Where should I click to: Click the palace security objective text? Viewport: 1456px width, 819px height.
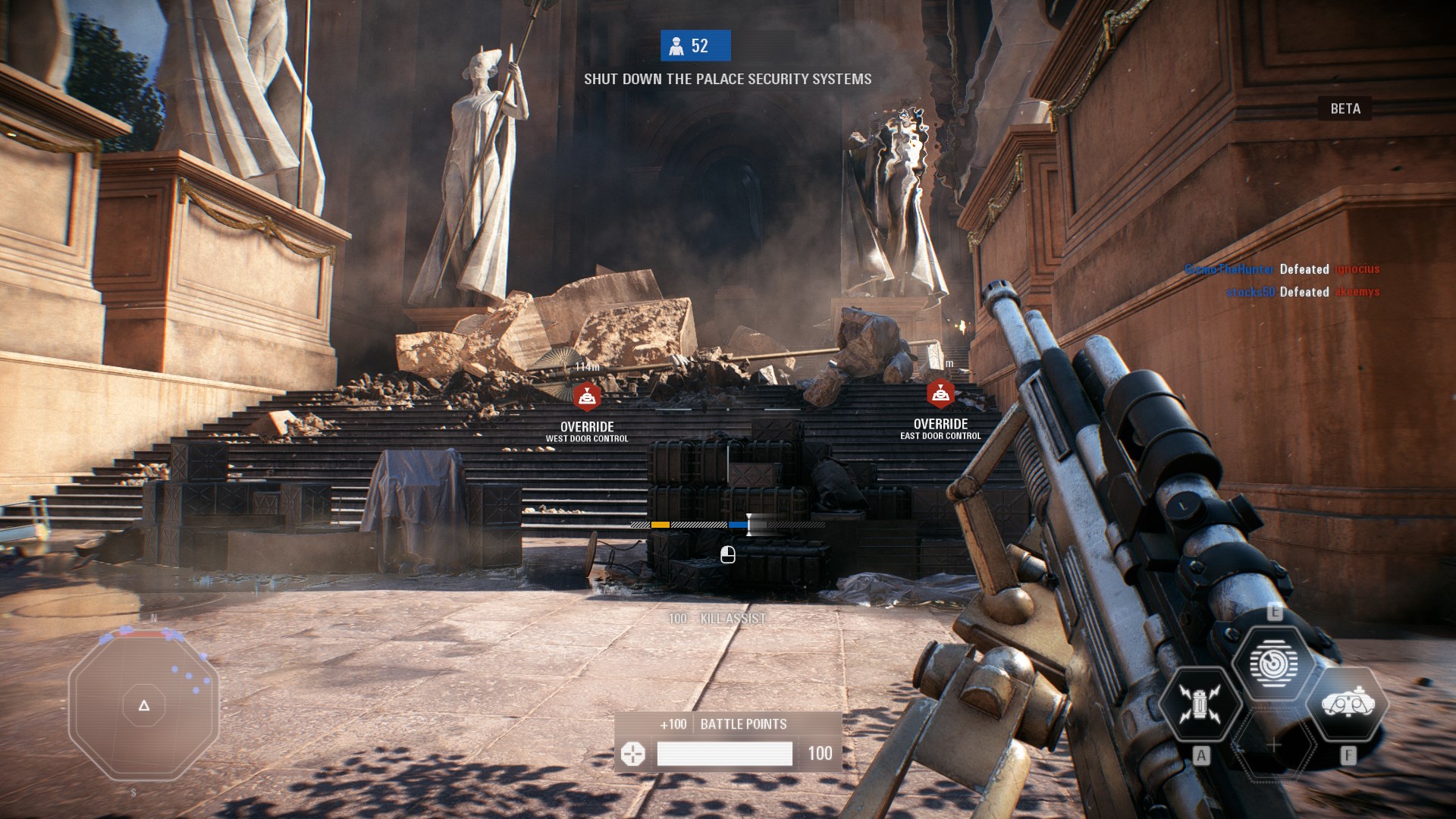click(727, 79)
